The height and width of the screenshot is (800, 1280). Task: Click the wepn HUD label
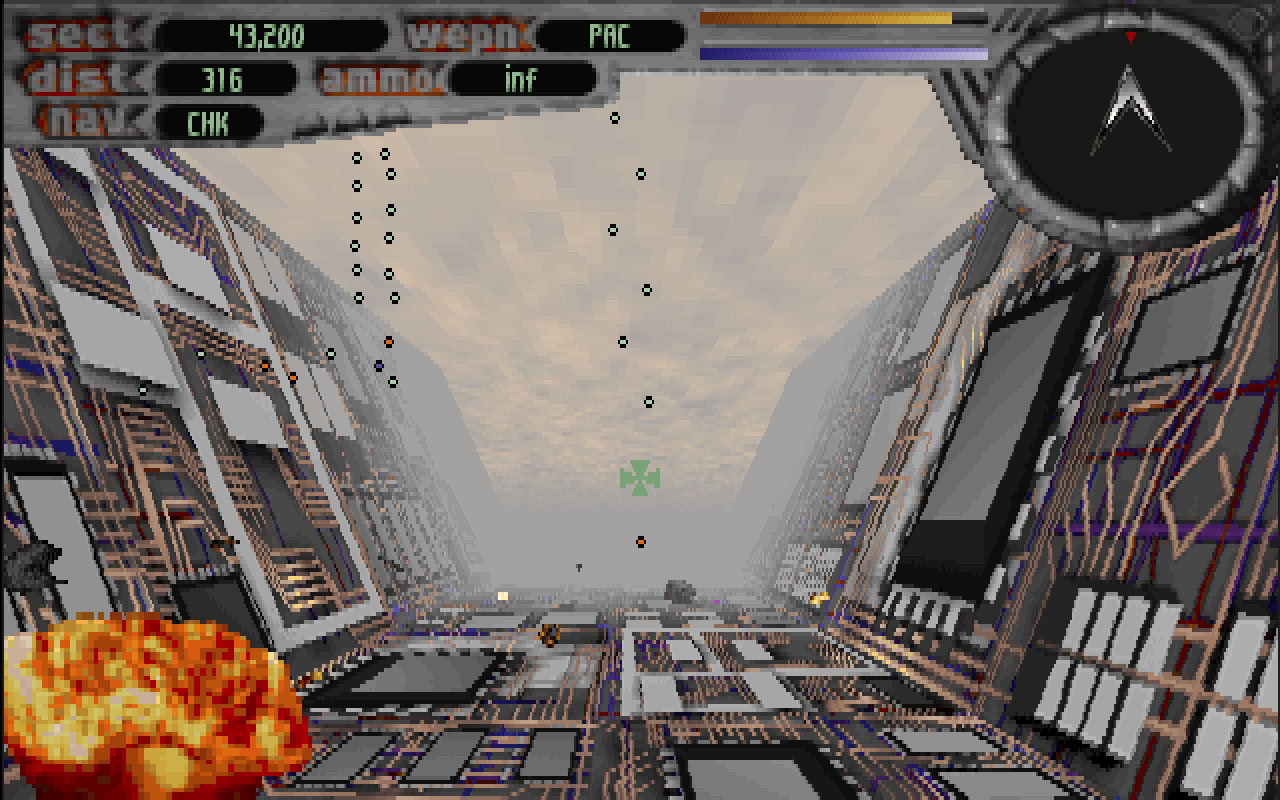(x=470, y=35)
